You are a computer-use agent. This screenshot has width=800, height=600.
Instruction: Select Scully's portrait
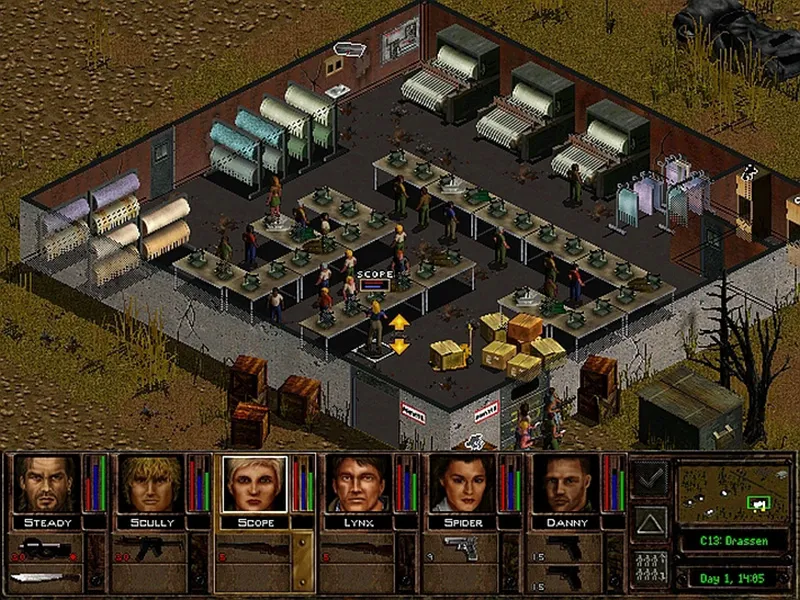click(x=150, y=485)
